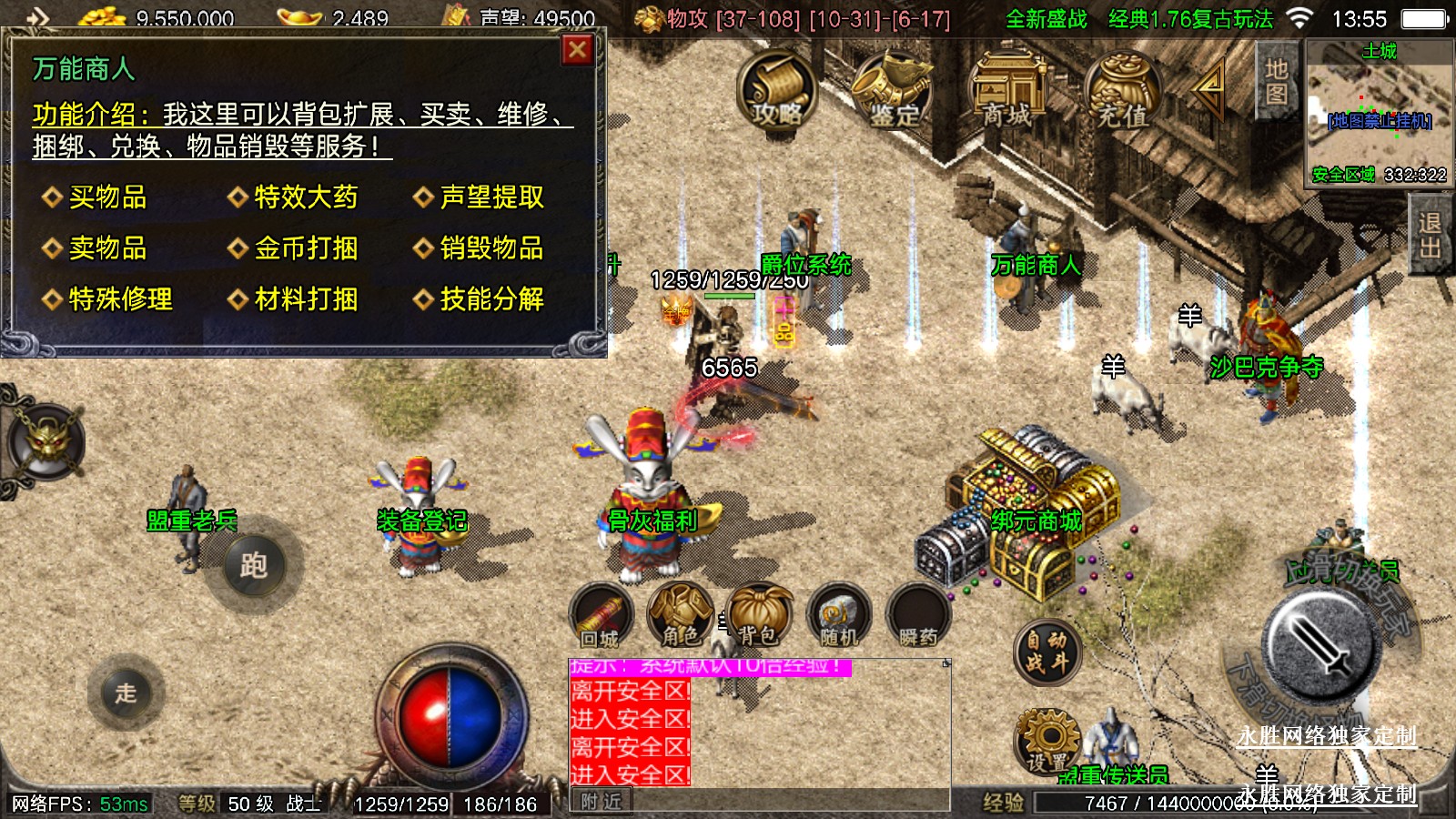Use the 回城 return scroll
Viewport: 1456px width, 819px height.
[600, 616]
